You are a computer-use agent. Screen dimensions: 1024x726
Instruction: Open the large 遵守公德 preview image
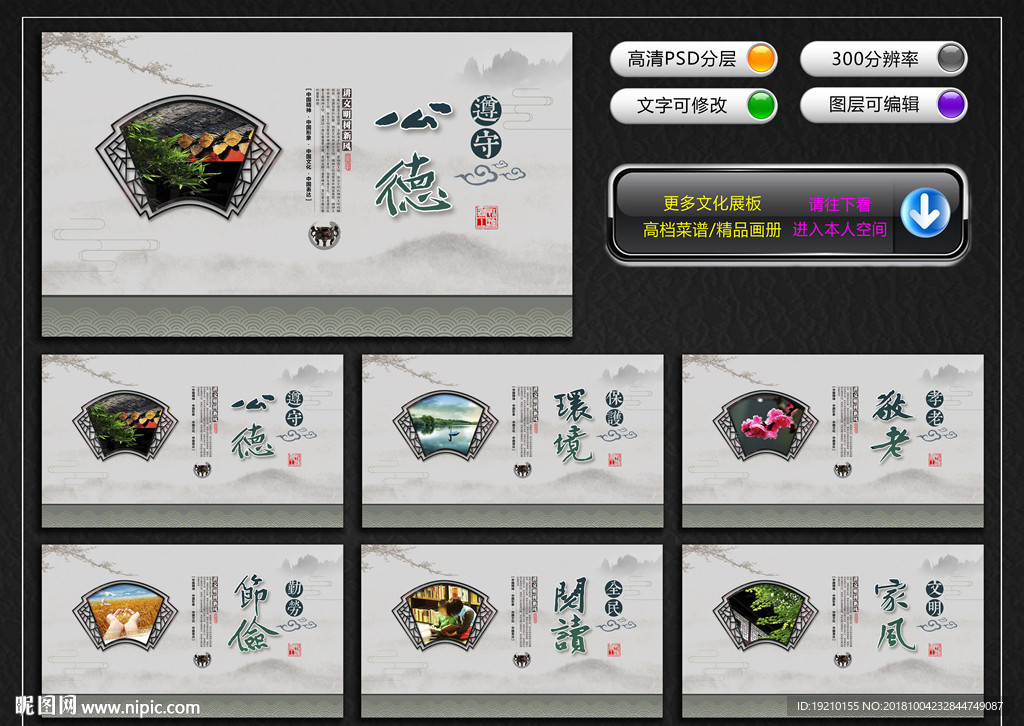pos(307,184)
